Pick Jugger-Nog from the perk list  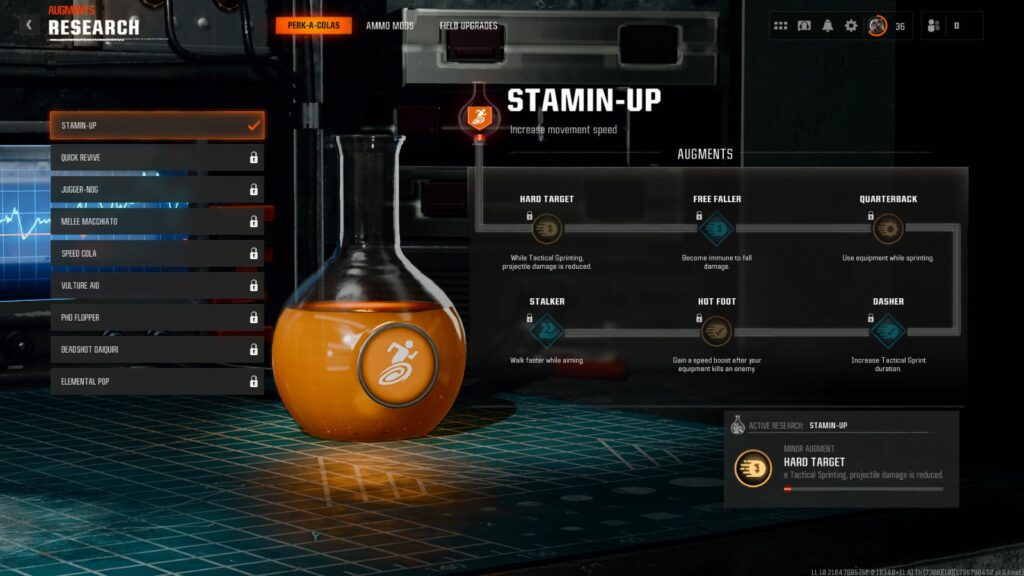(157, 190)
